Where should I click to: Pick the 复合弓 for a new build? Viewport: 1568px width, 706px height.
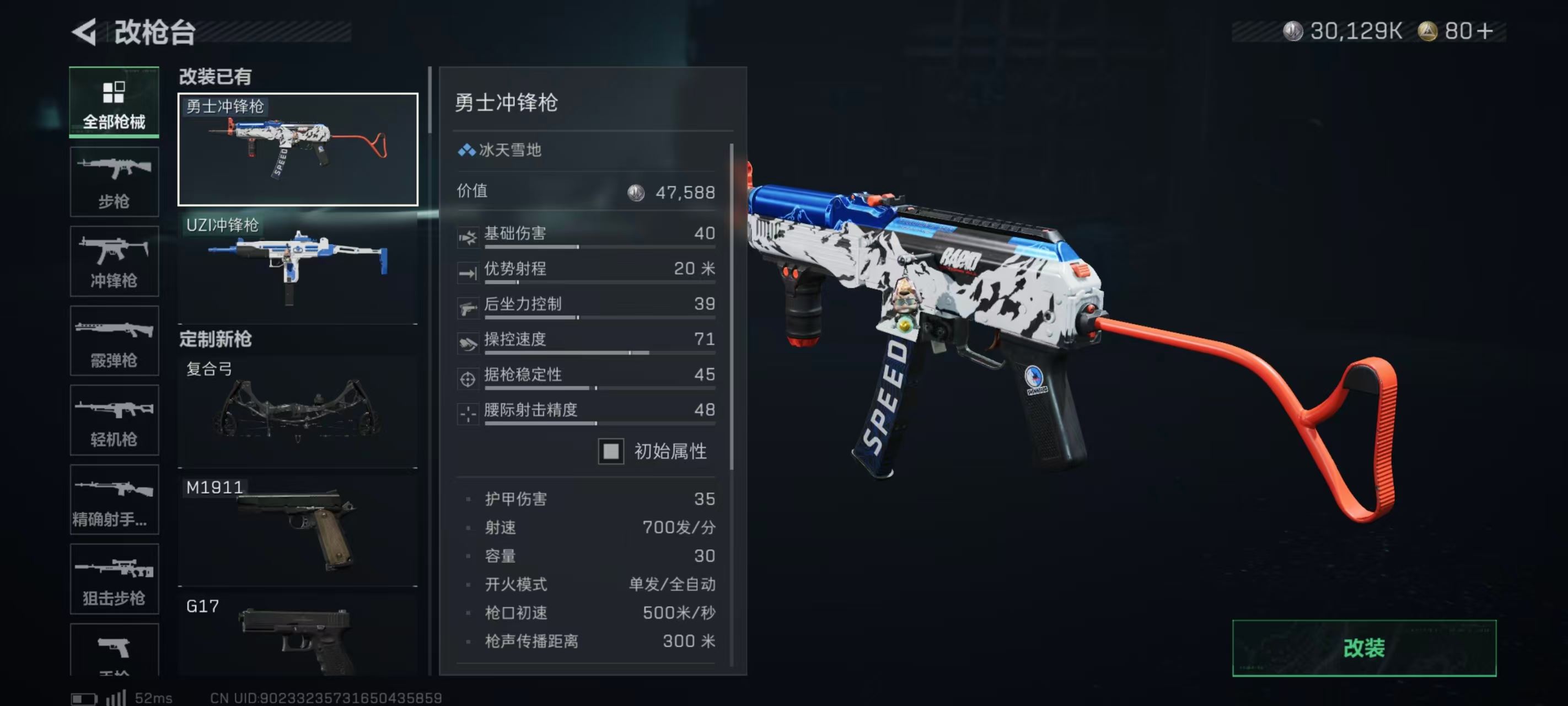pyautogui.click(x=298, y=411)
